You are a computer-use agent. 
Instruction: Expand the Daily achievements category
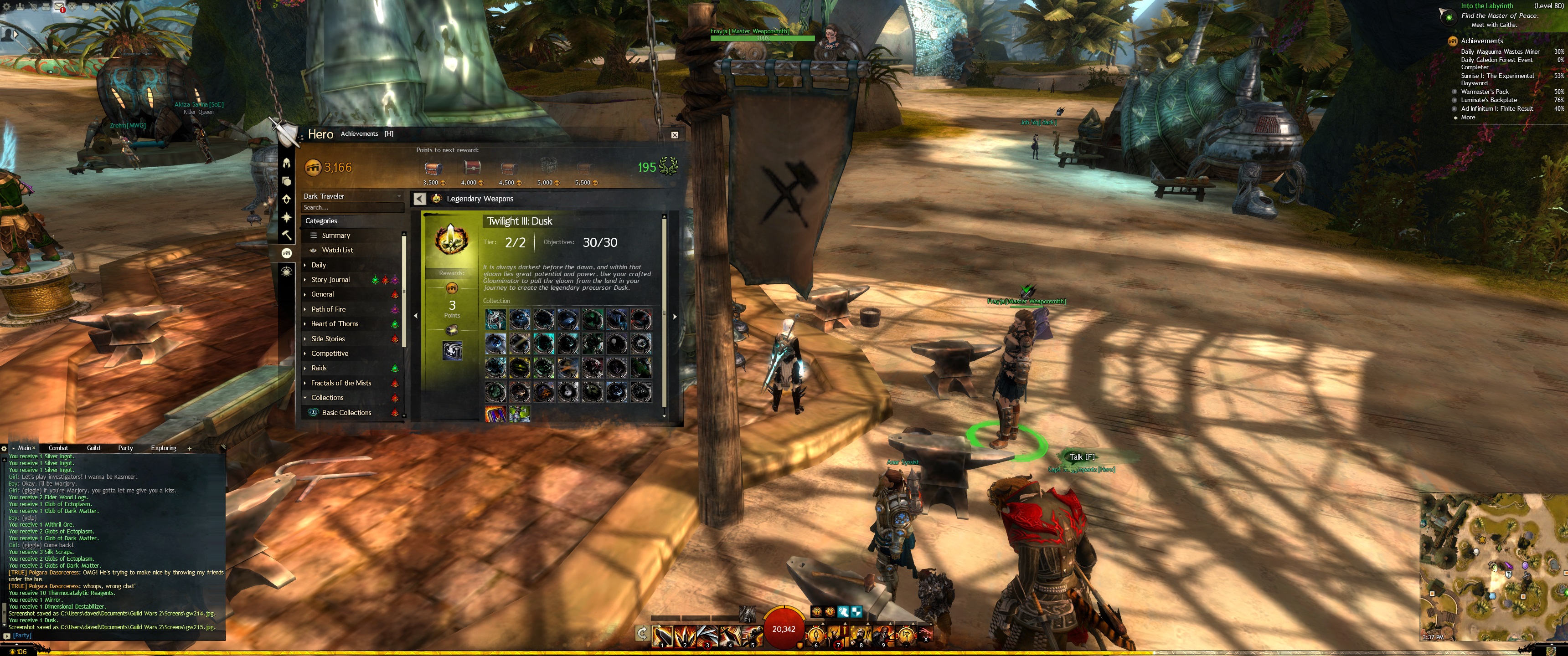tap(319, 265)
